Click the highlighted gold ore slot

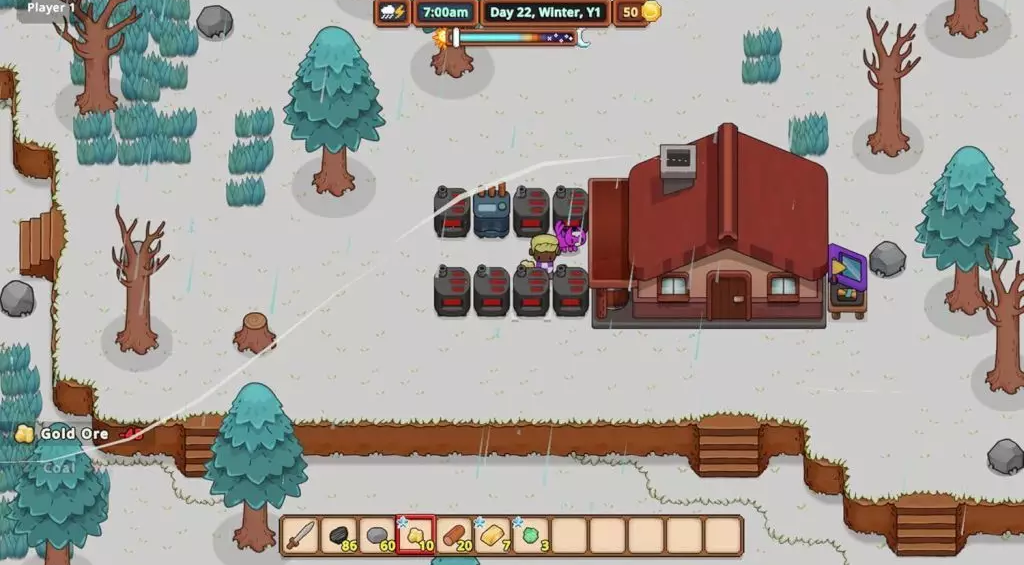[x=415, y=536]
